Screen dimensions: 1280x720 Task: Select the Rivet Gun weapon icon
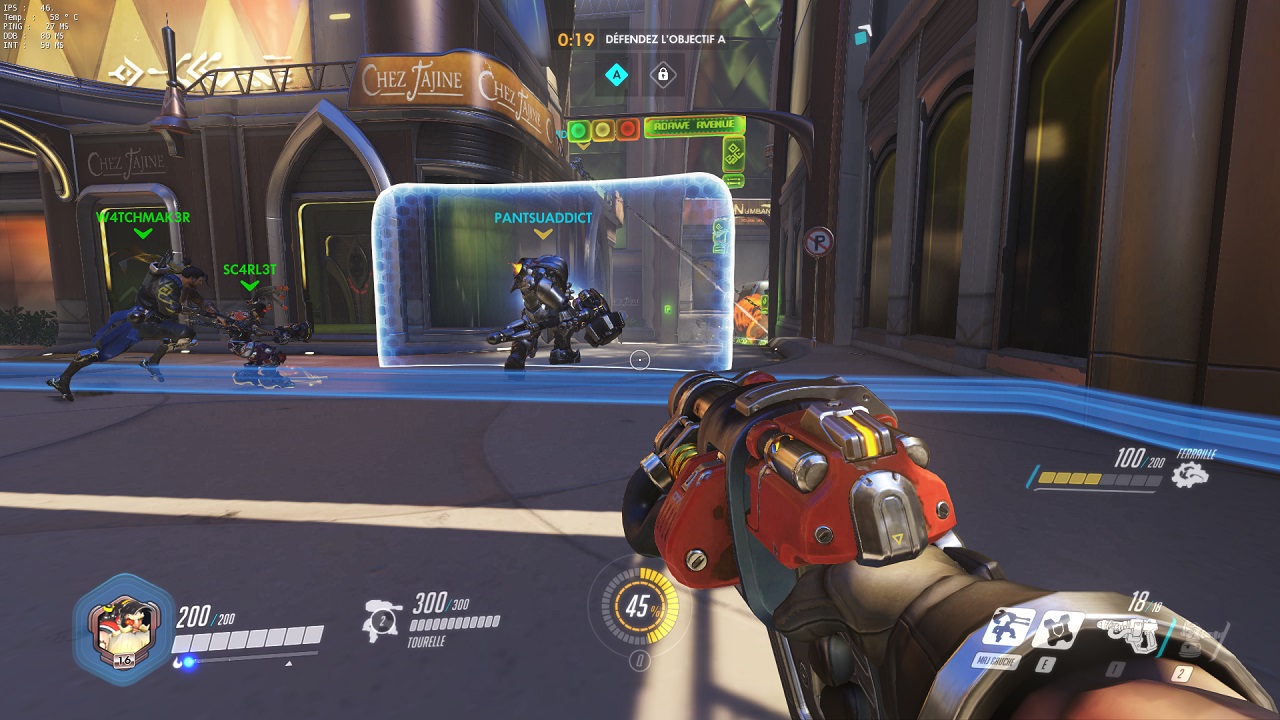1126,631
